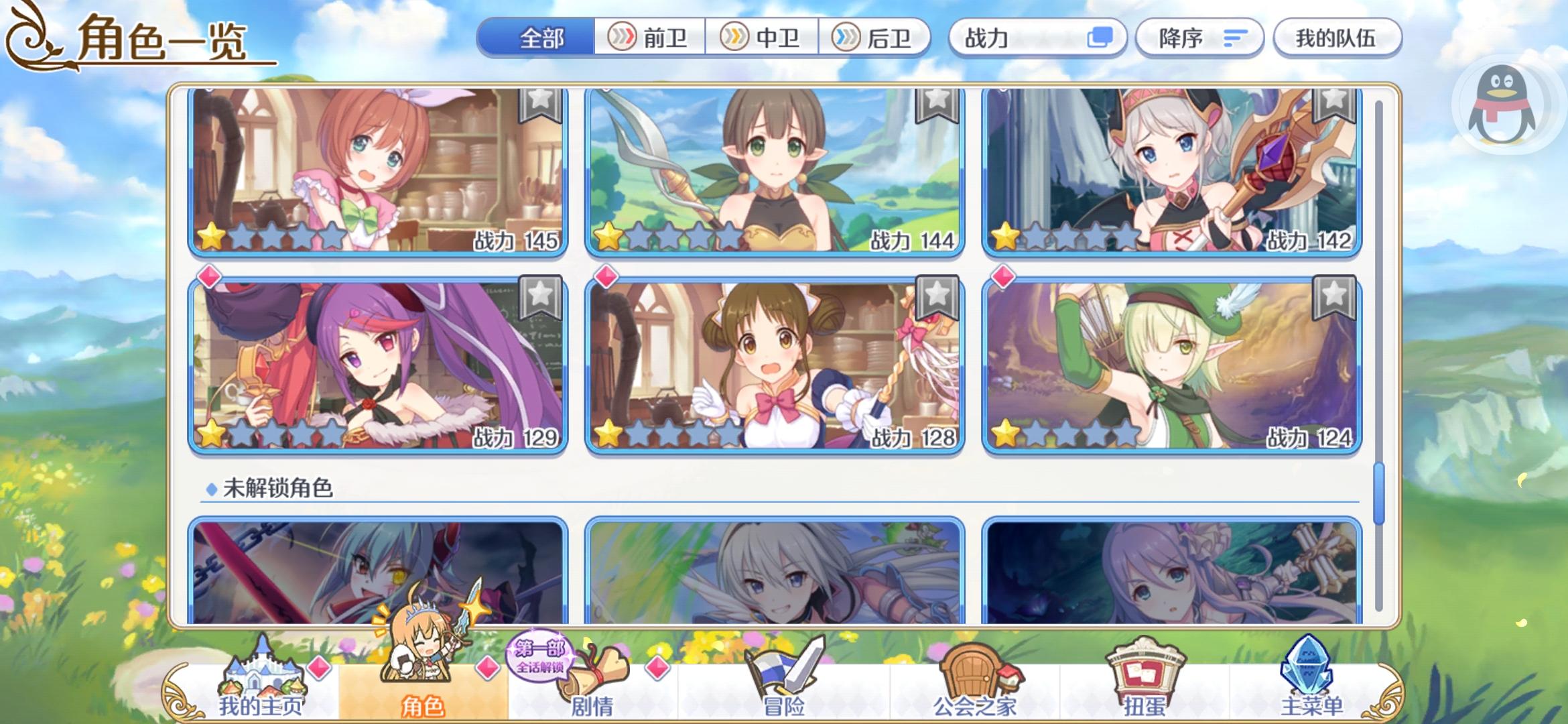Toggle favorite star on the purple-haired character
The height and width of the screenshot is (724, 1568).
coord(540,298)
